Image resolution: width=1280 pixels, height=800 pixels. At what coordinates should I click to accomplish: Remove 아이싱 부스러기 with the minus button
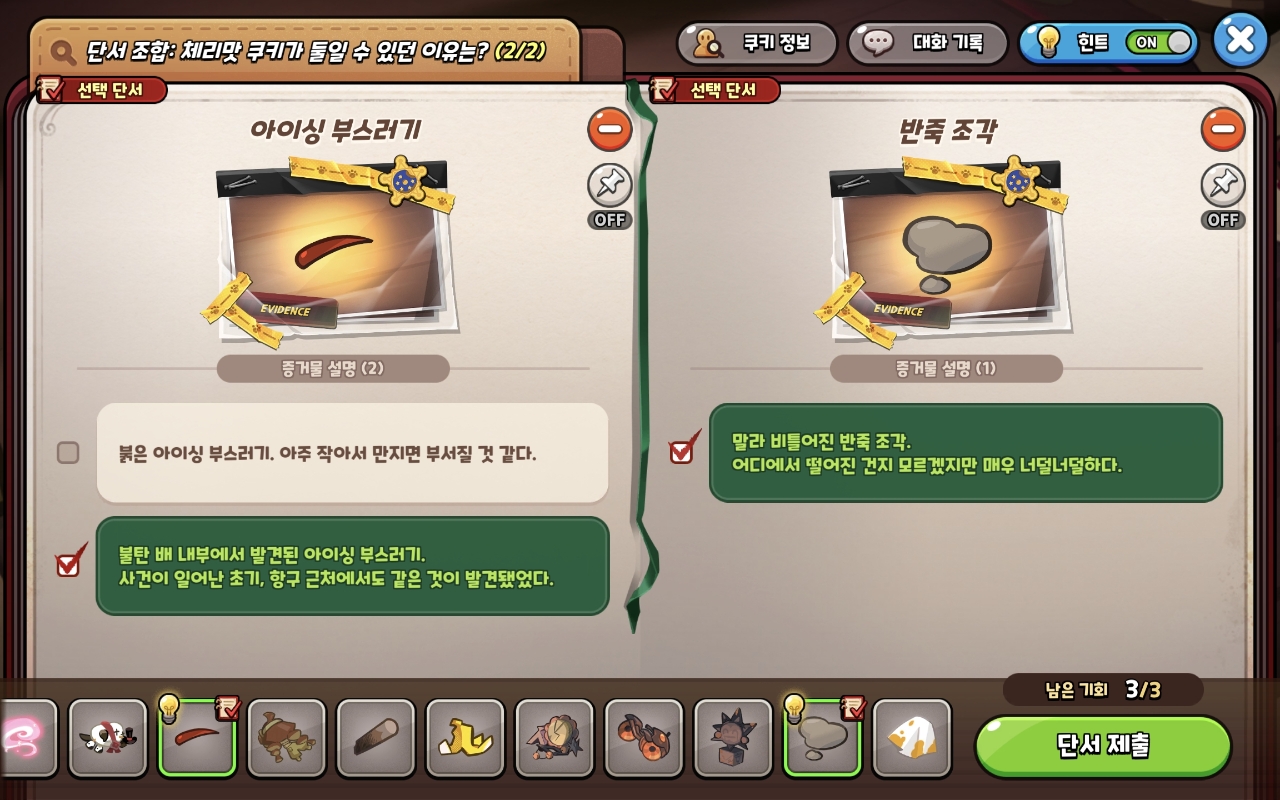tap(610, 130)
